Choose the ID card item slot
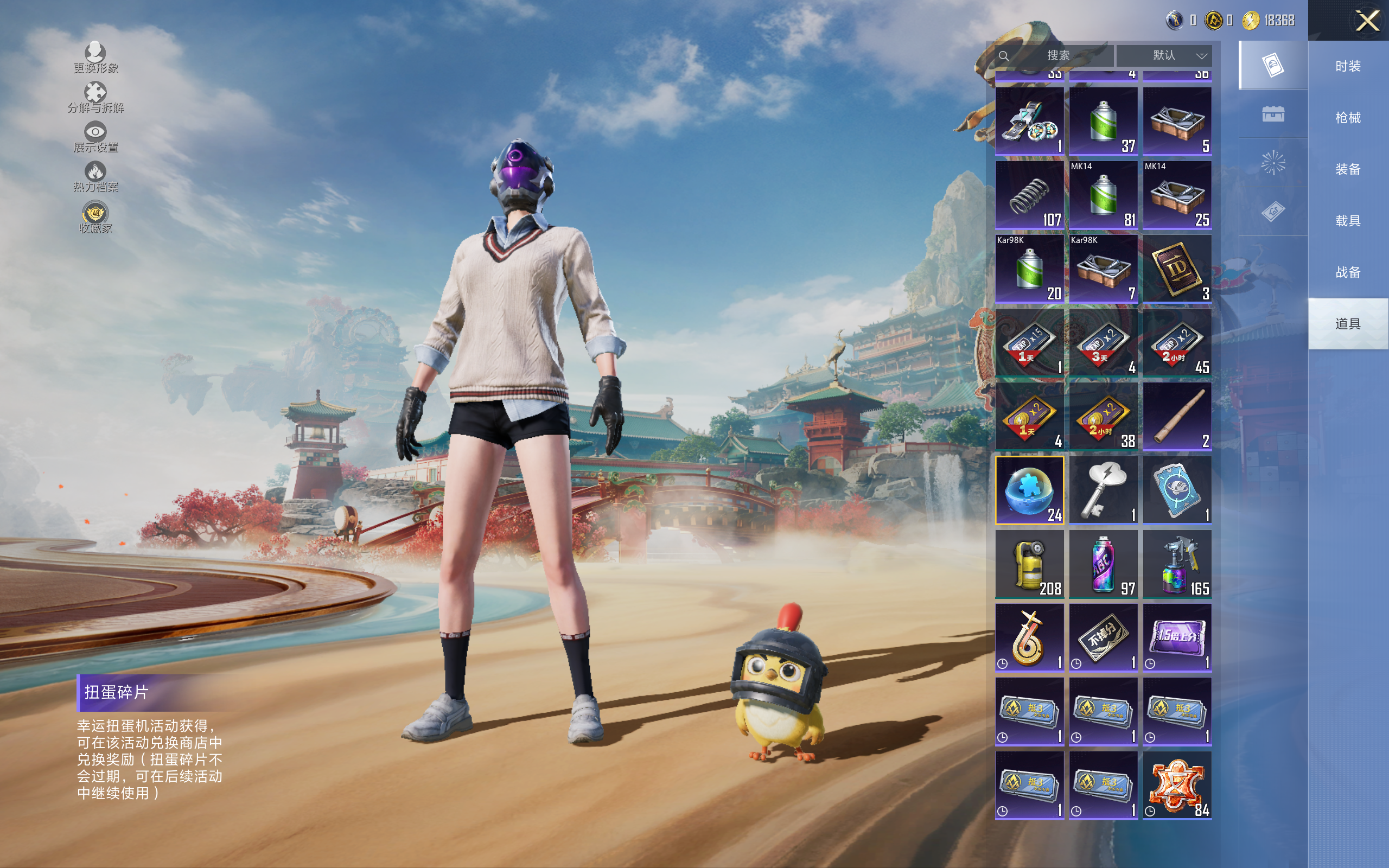This screenshot has height=868, width=1389. pos(1177,268)
